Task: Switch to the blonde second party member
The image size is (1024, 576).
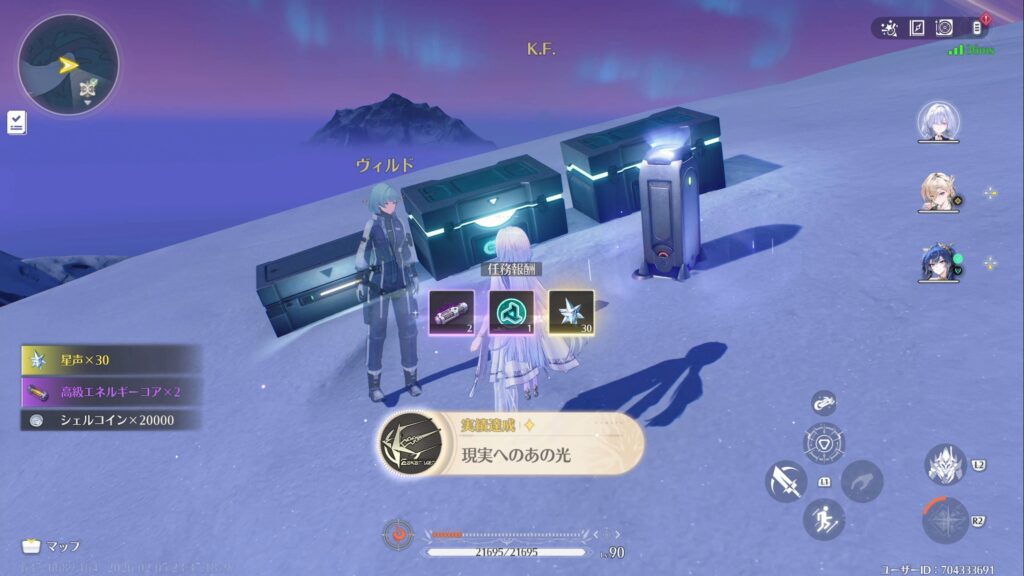Action: tap(938, 192)
